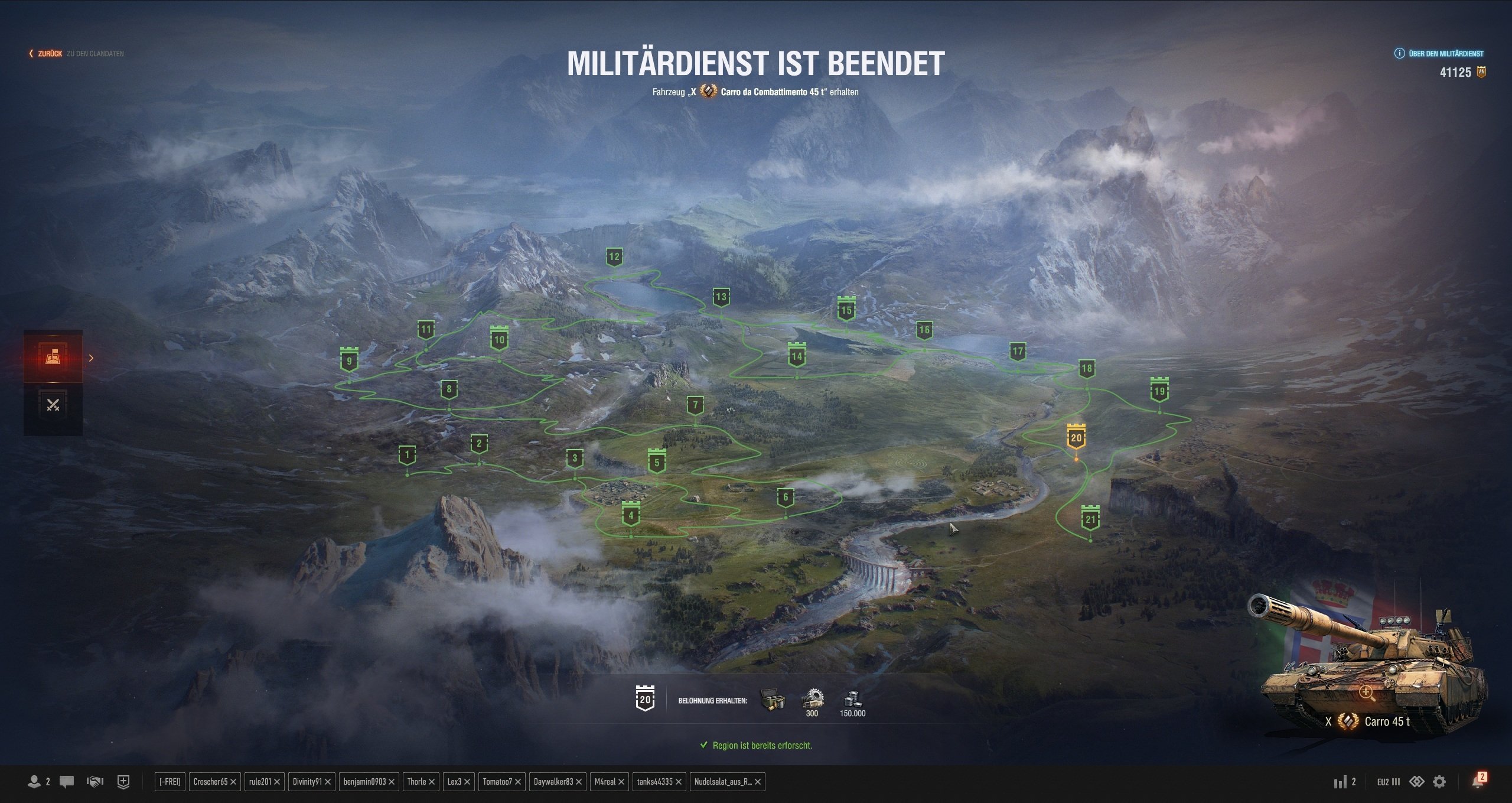Switch to the military service map tab
The height and width of the screenshot is (803, 1512).
[53, 357]
